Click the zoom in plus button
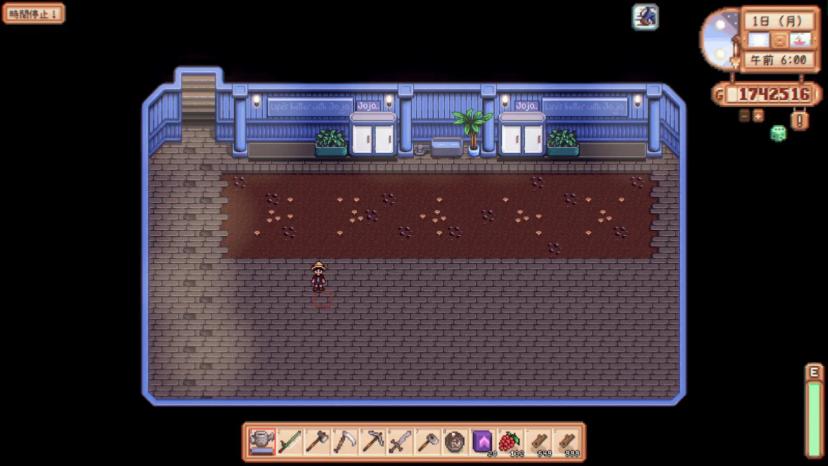The width and height of the screenshot is (828, 466). [758, 115]
